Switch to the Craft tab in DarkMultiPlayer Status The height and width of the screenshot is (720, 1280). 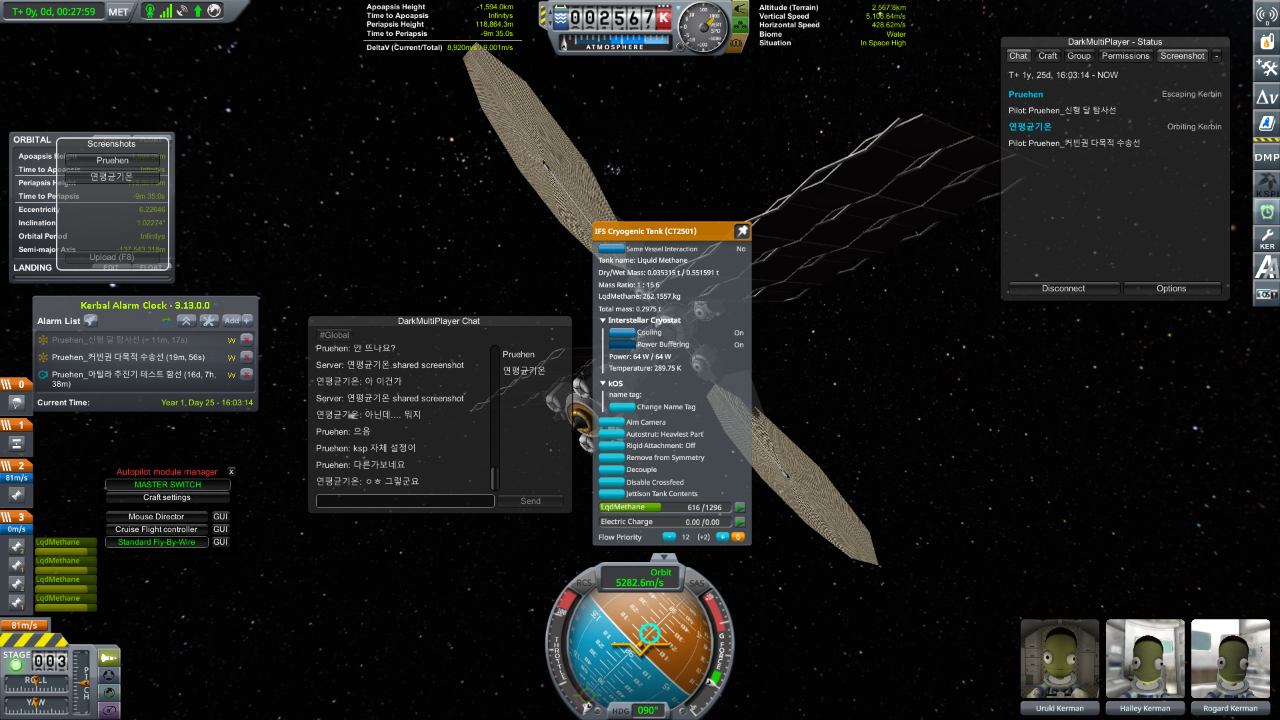click(1047, 56)
